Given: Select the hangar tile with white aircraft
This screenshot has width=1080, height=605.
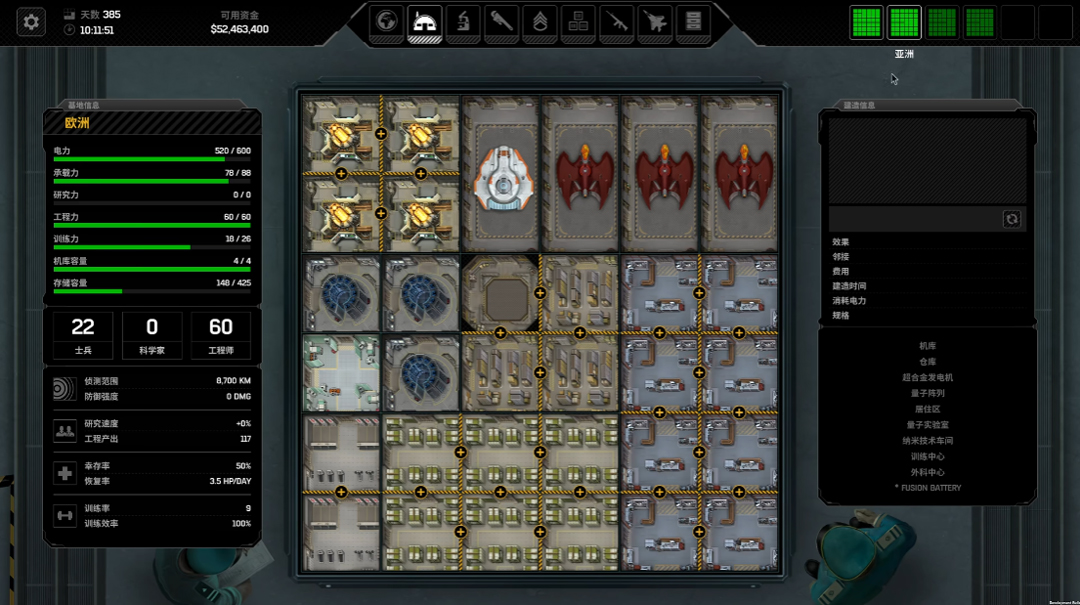Looking at the screenshot, I should 500,174.
